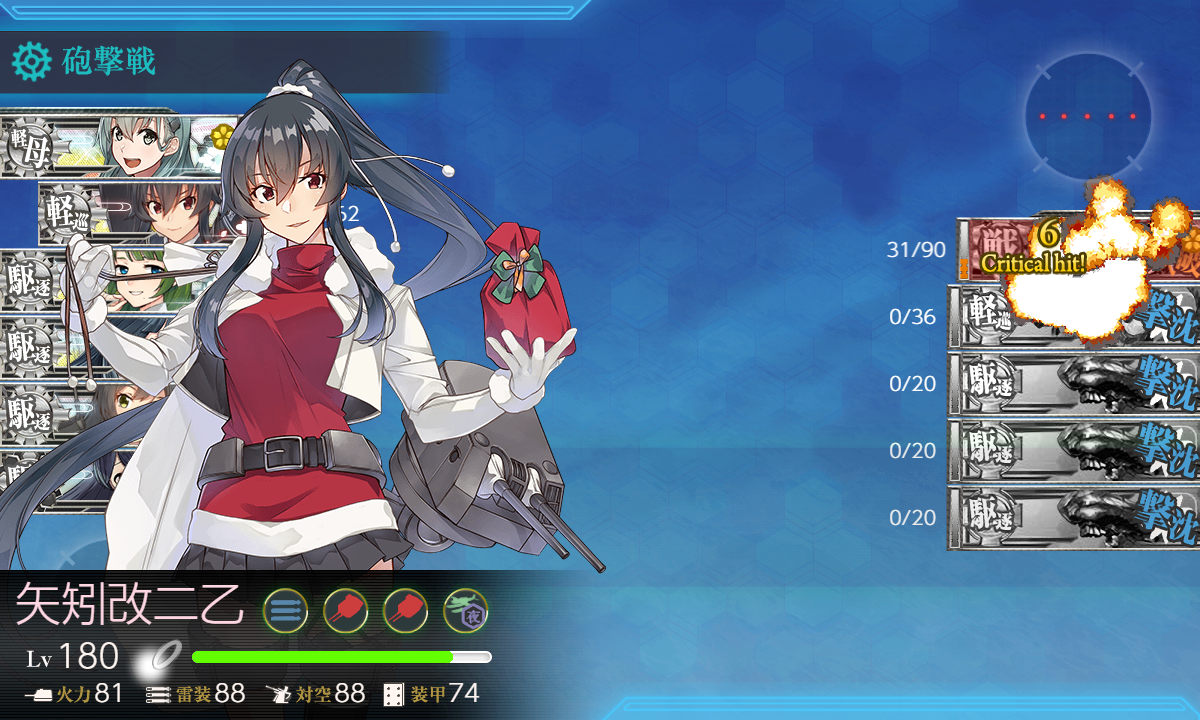Click the gear icon beside 砲撃戦

click(x=31, y=62)
